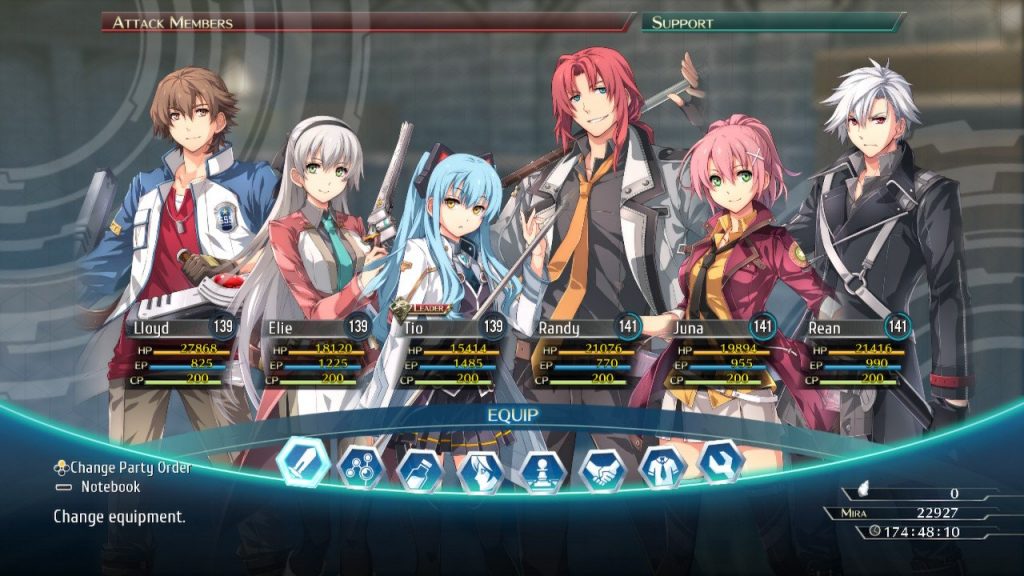The height and width of the screenshot is (576, 1024).
Task: Select Randy's status panel
Action: pyautogui.click(x=586, y=352)
